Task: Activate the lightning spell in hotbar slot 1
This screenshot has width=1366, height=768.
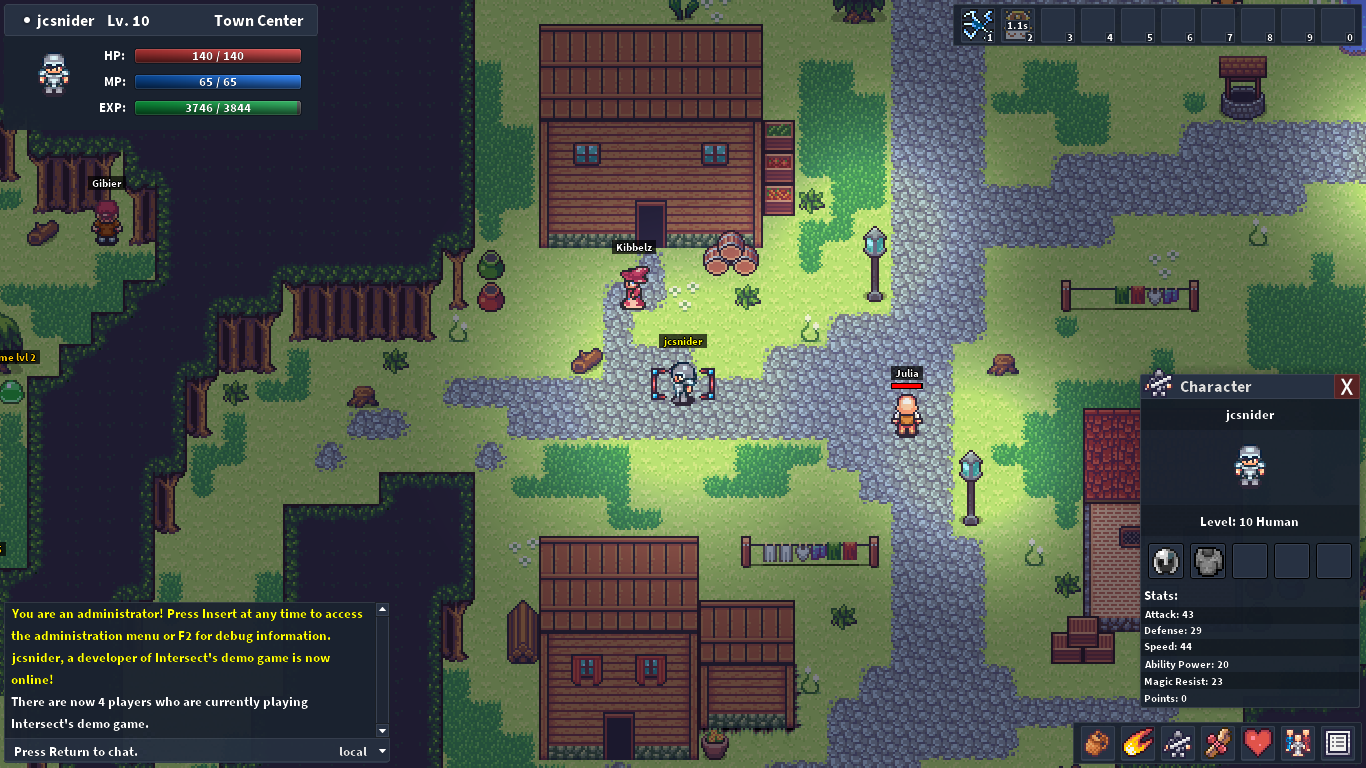Action: tap(977, 24)
